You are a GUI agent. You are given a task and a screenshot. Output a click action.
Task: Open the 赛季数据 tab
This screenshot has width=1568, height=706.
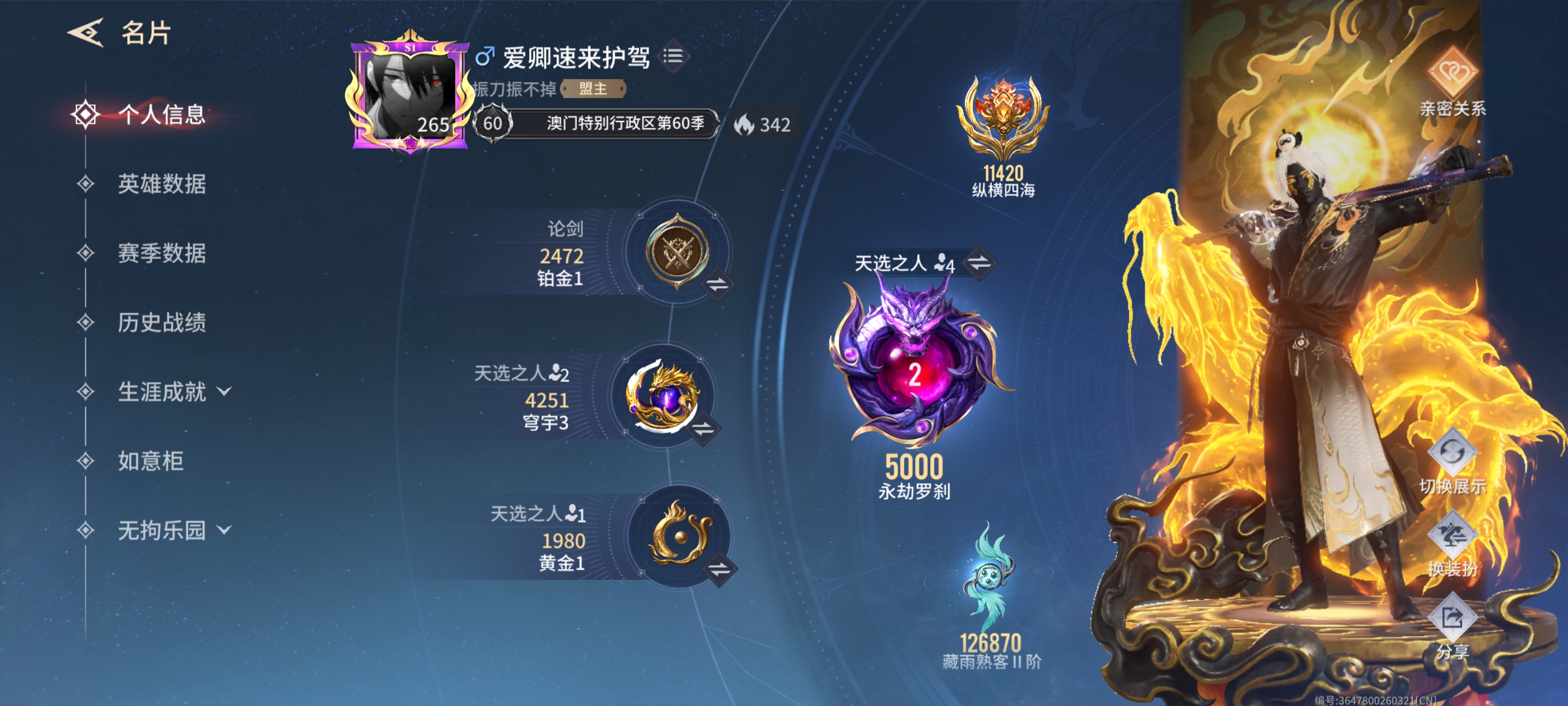click(162, 254)
